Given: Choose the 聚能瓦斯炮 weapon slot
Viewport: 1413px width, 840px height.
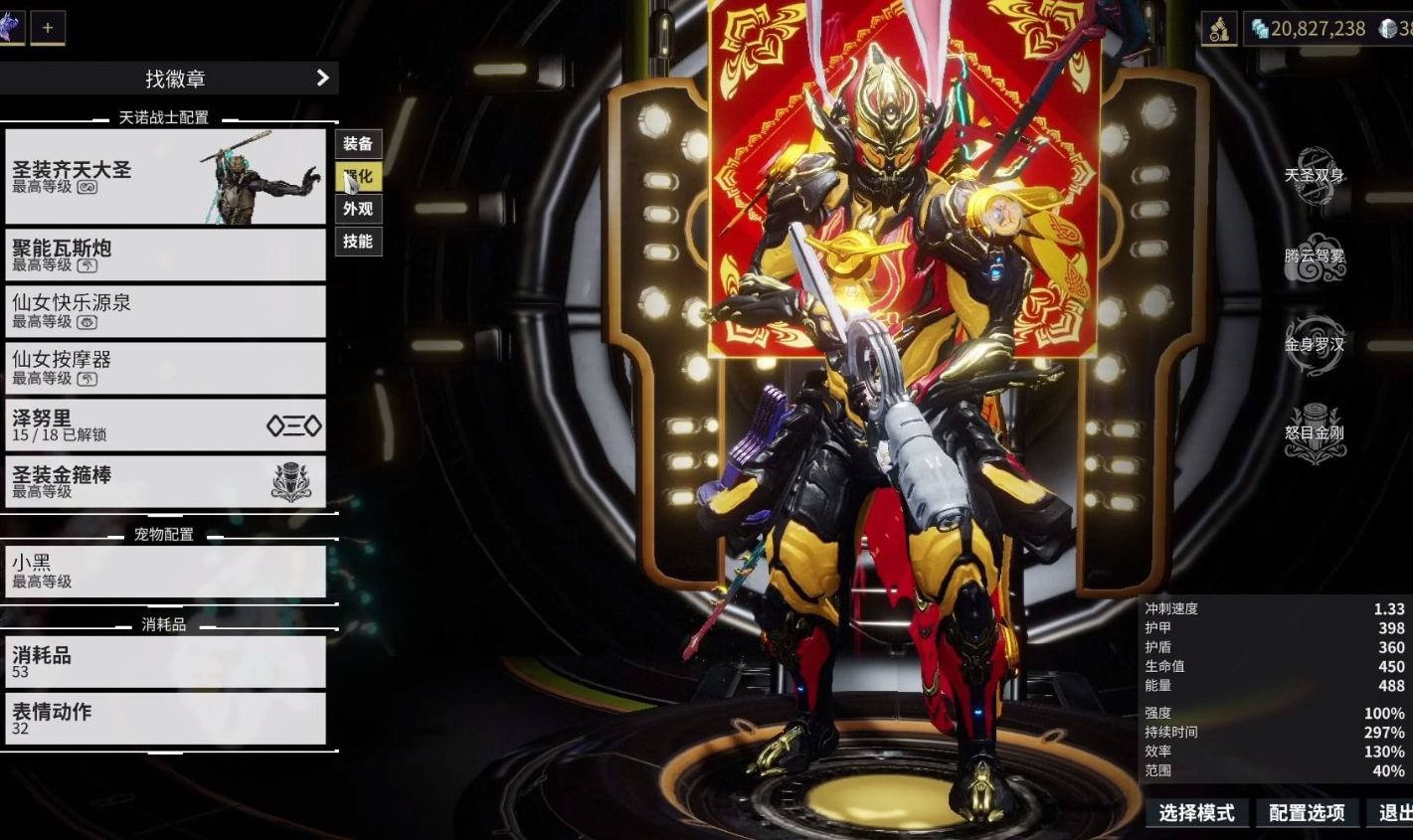Looking at the screenshot, I should [165, 254].
